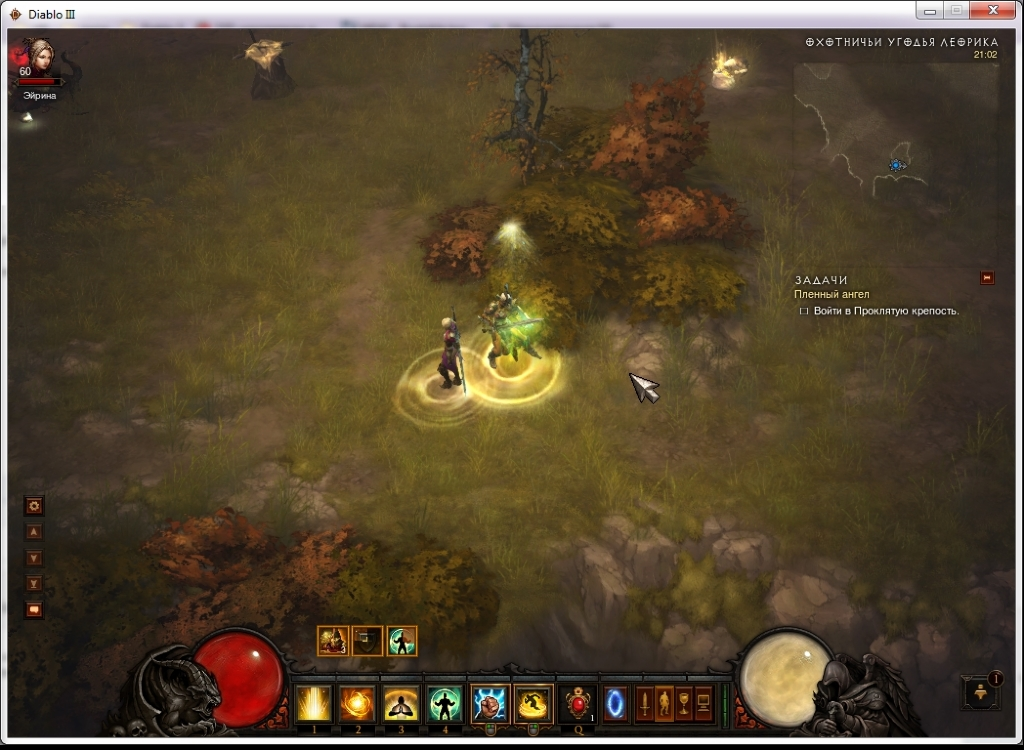Use the orange swirling orb skill
The height and width of the screenshot is (750, 1024).
[x=357, y=704]
